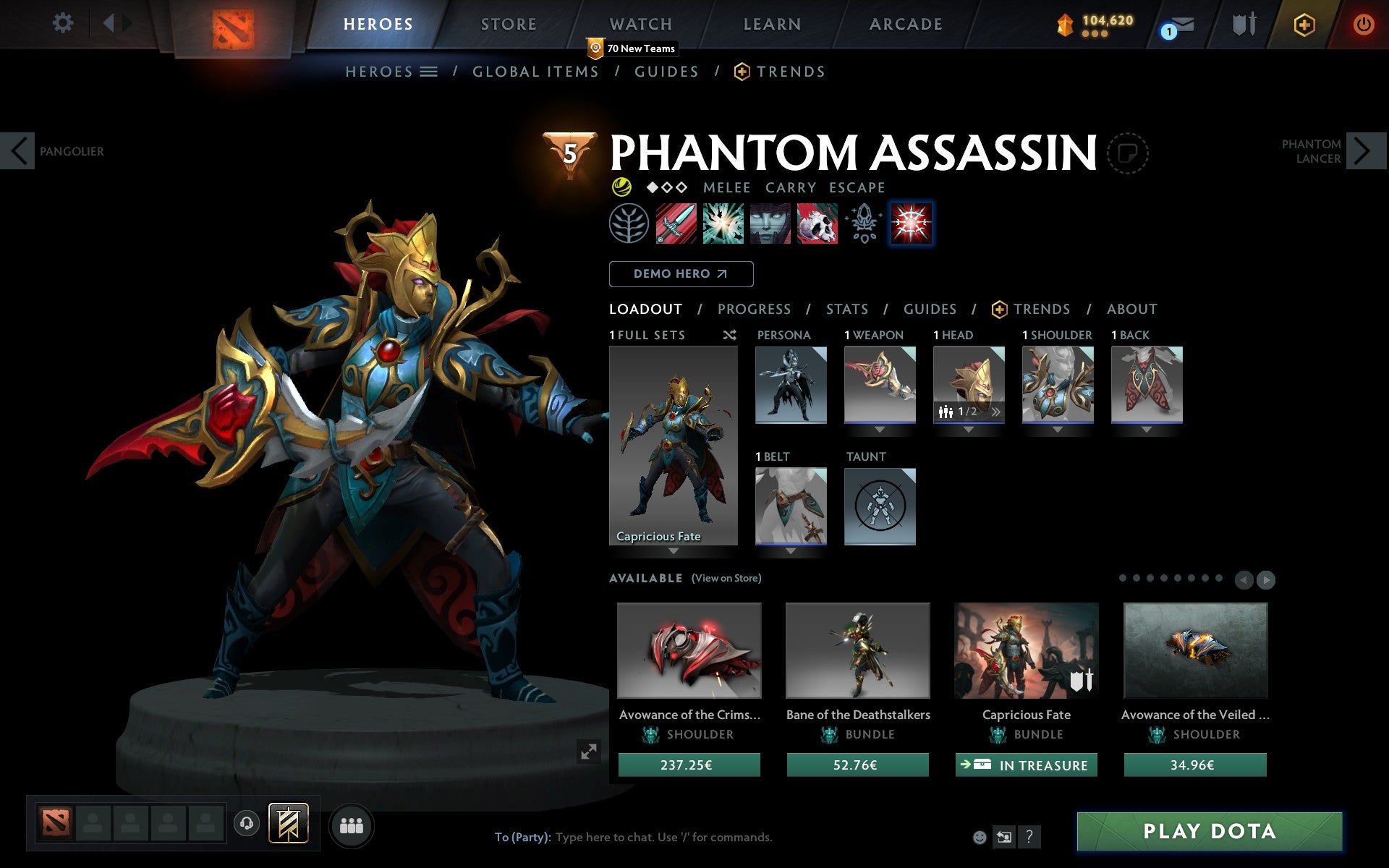1389x868 pixels.
Task: Select Phantom Assassin's talent tree icon
Action: point(629,224)
